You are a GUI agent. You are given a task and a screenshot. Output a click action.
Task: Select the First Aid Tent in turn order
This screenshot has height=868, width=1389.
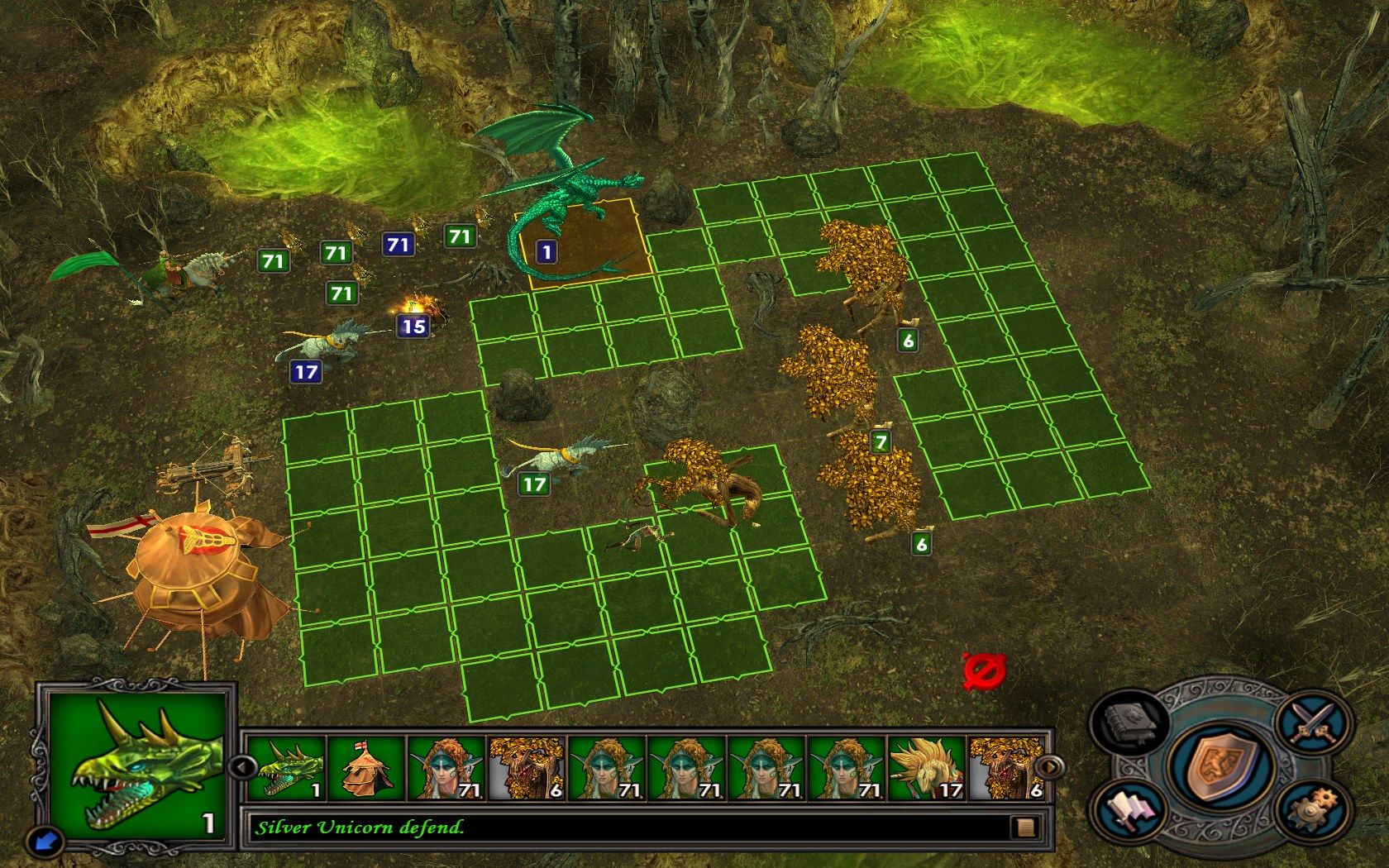pos(365,768)
